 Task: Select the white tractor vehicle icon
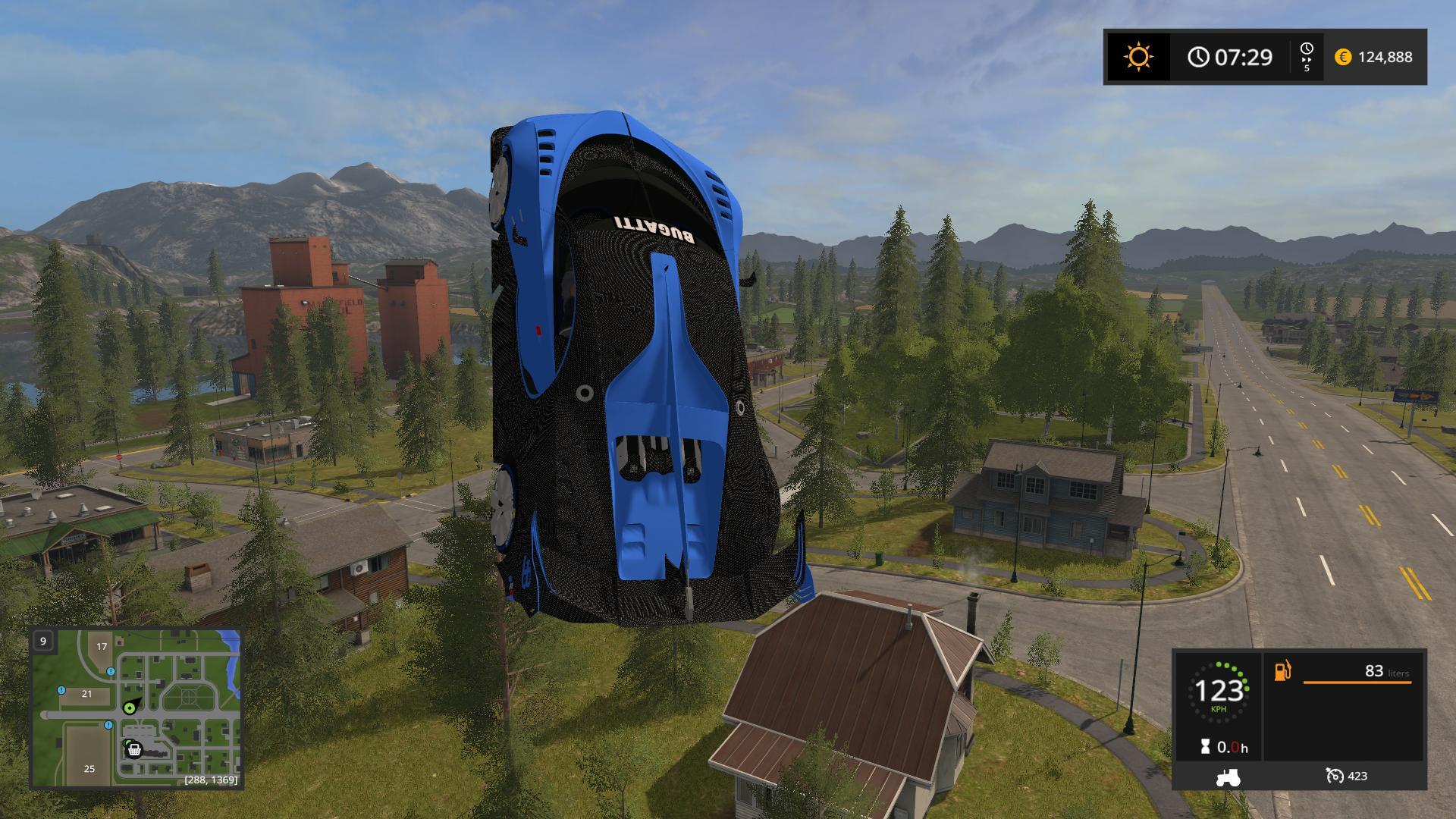[1227, 777]
